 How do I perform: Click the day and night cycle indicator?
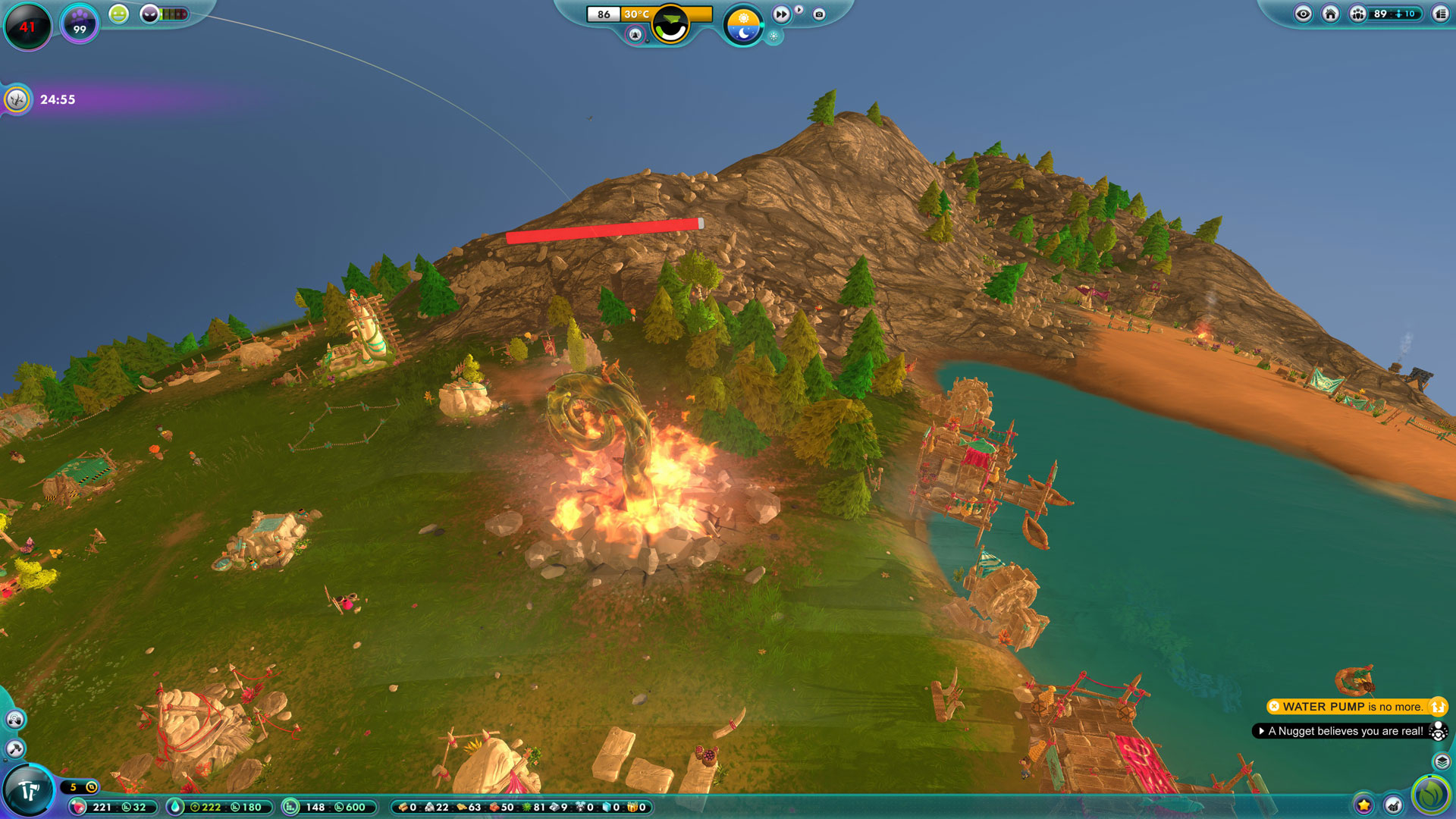point(743,25)
